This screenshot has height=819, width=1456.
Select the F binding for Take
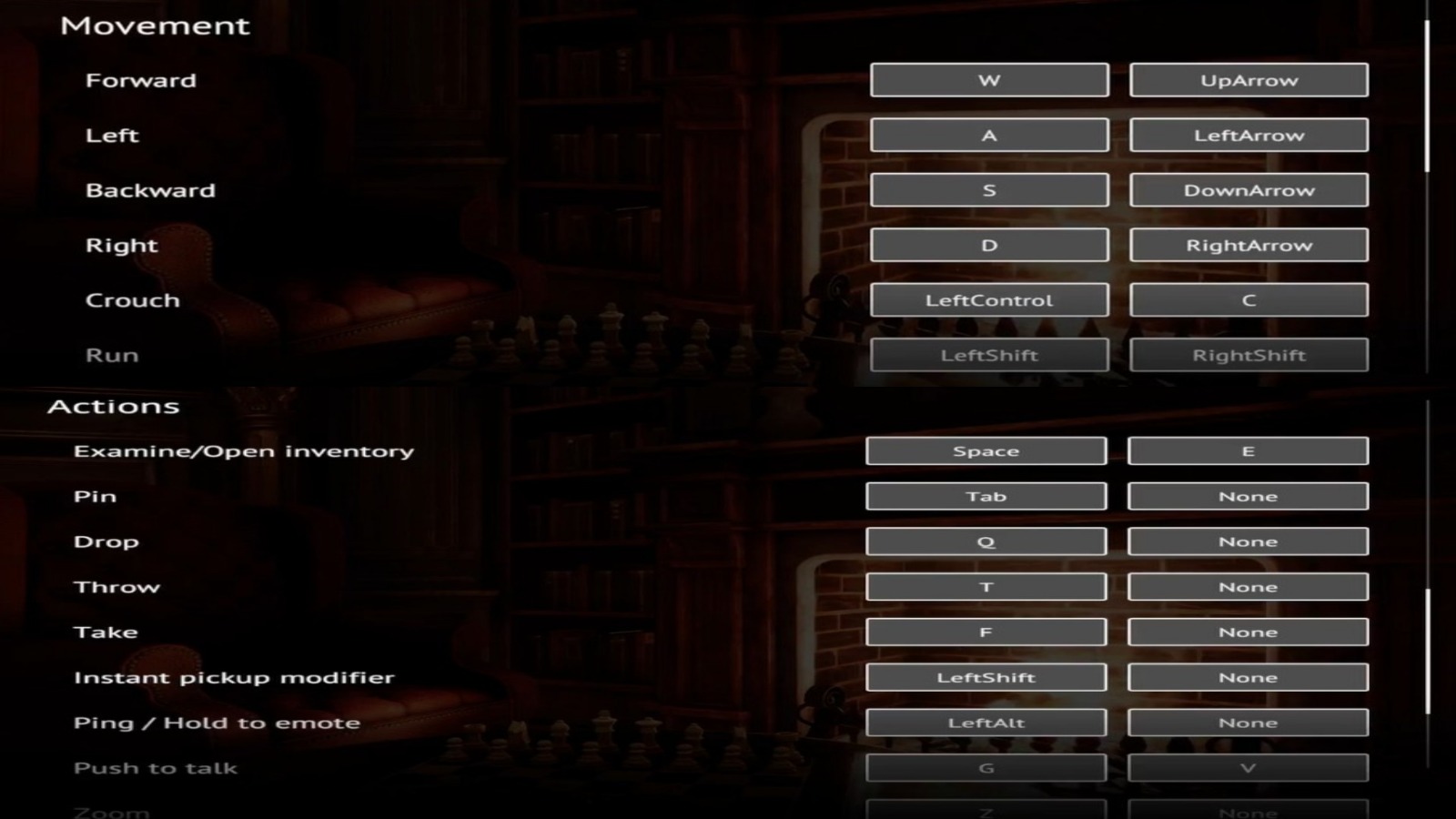(986, 632)
